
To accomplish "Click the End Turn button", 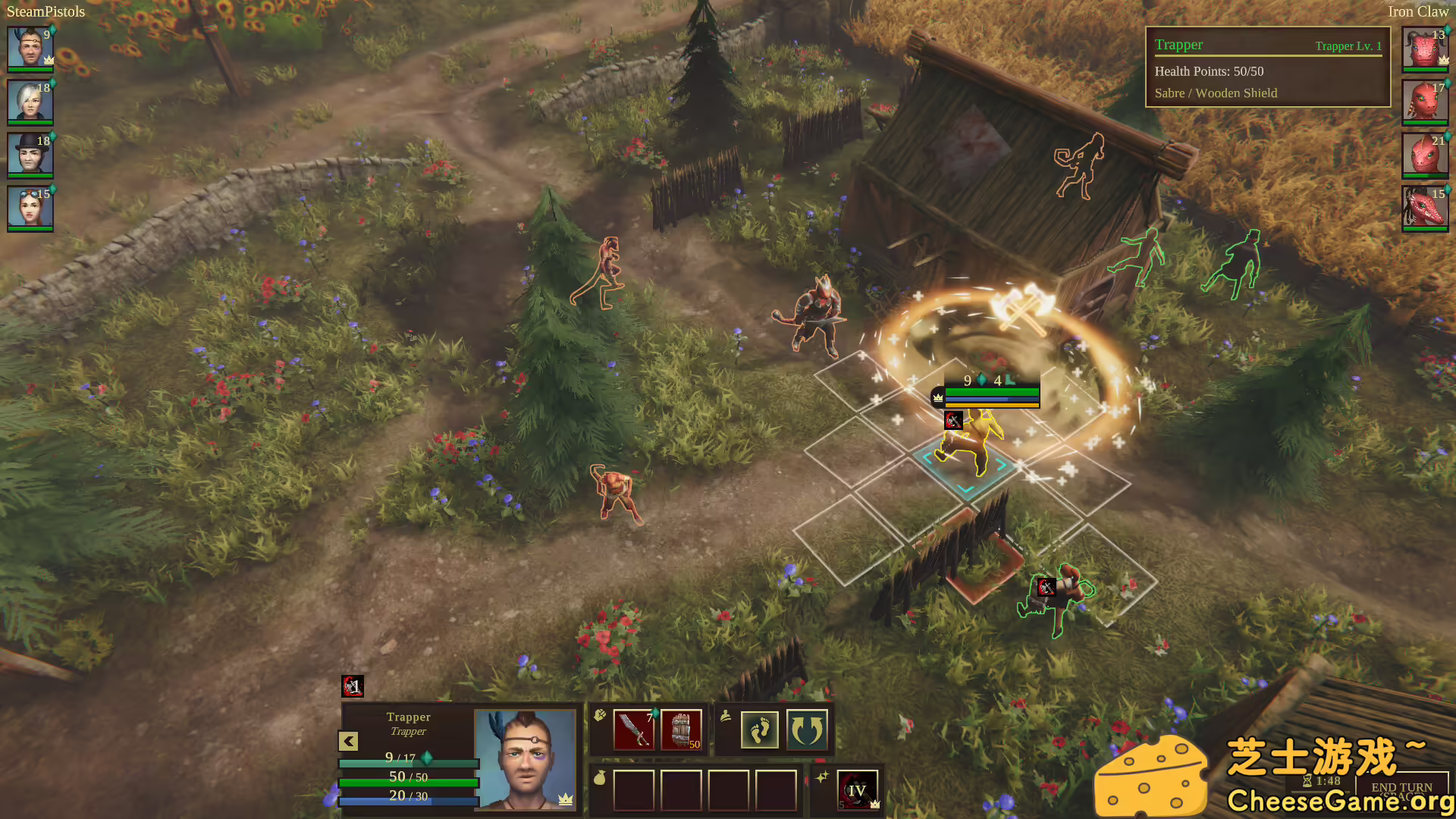I will click(x=1401, y=788).
